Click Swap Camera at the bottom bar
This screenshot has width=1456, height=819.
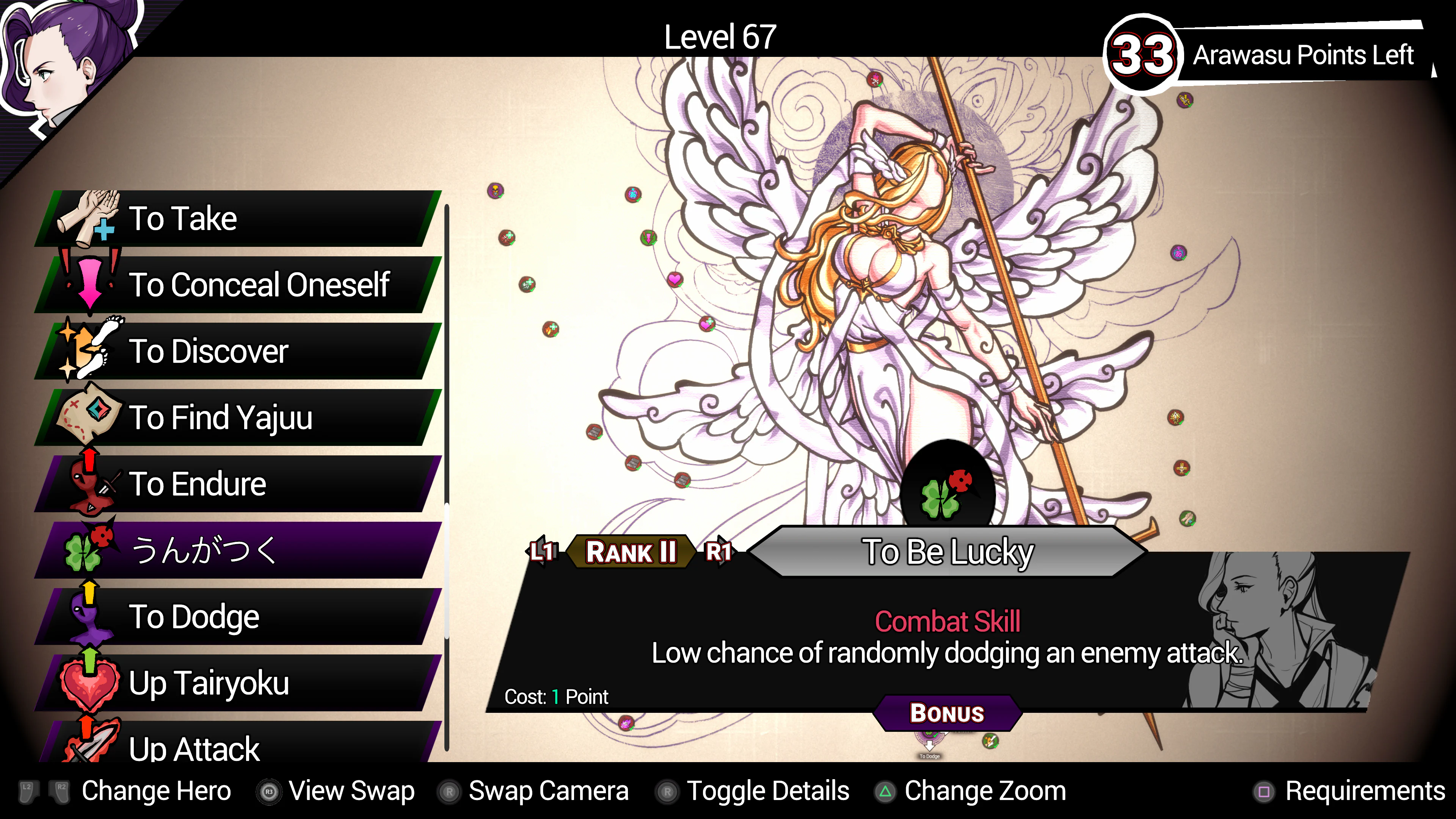(x=548, y=791)
